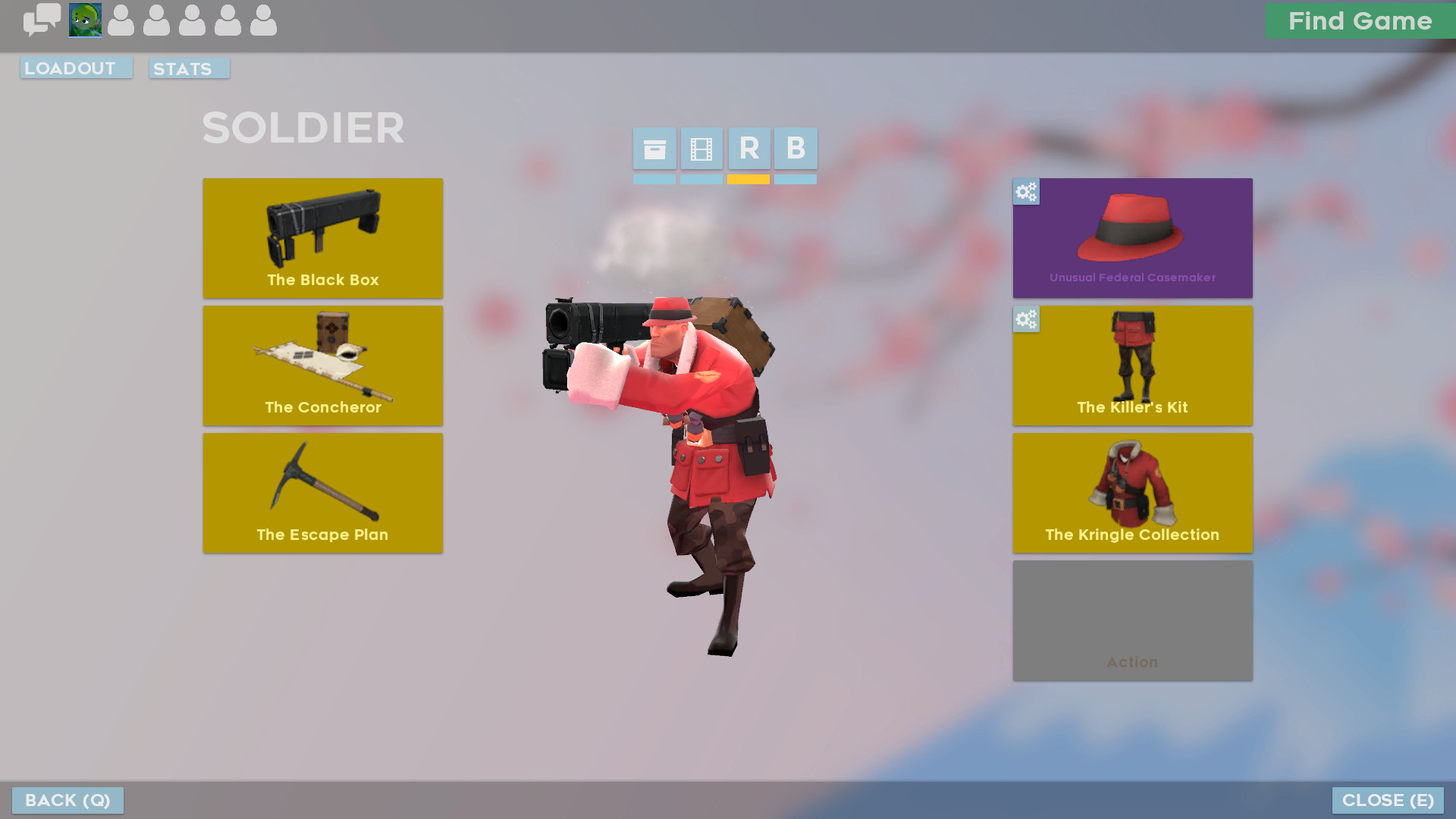This screenshot has height=819, width=1456.
Task: Open customization gears on Unusual Federal Casemaker
Action: point(1026,193)
